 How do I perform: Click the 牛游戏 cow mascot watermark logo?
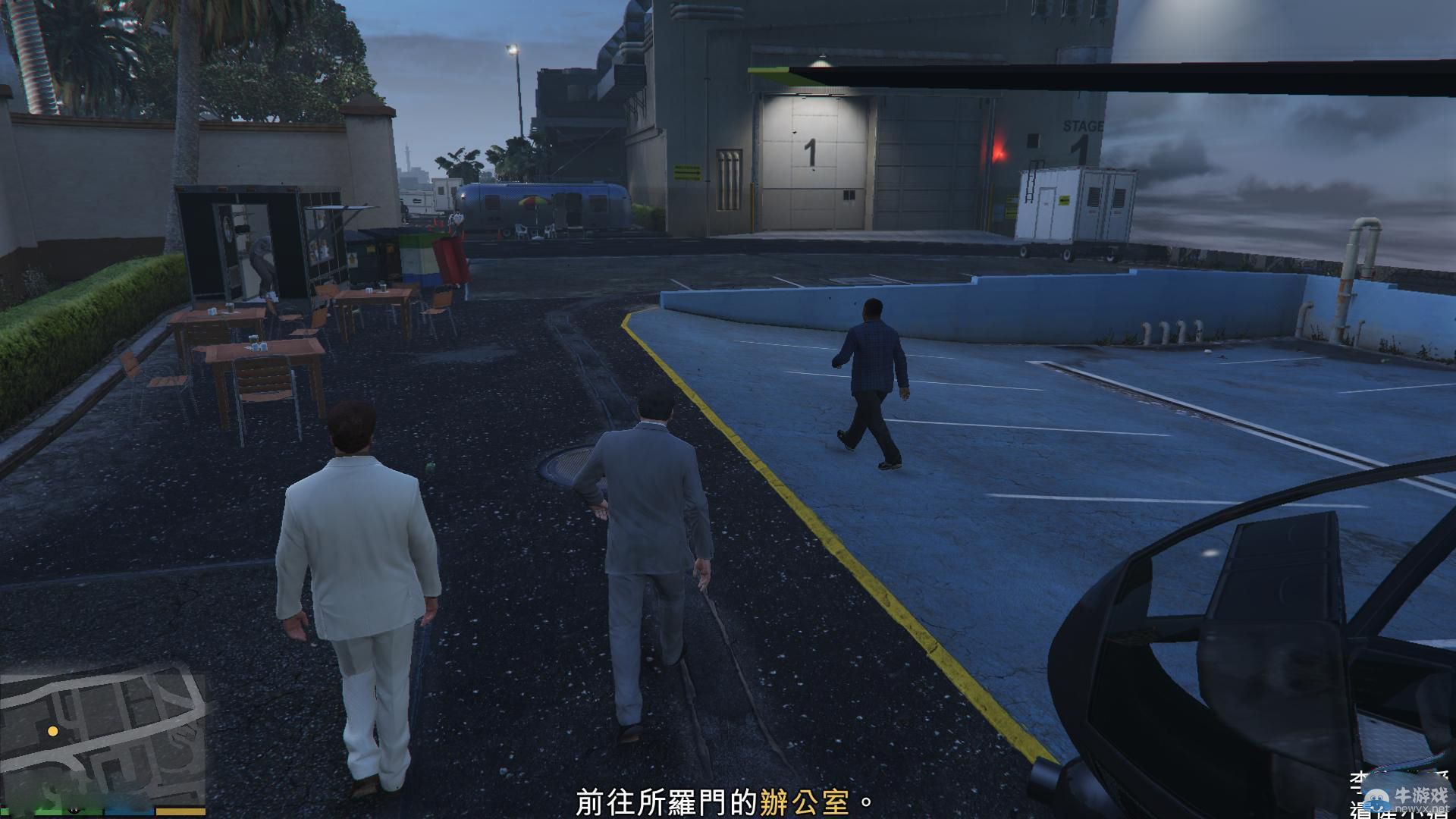click(1375, 800)
